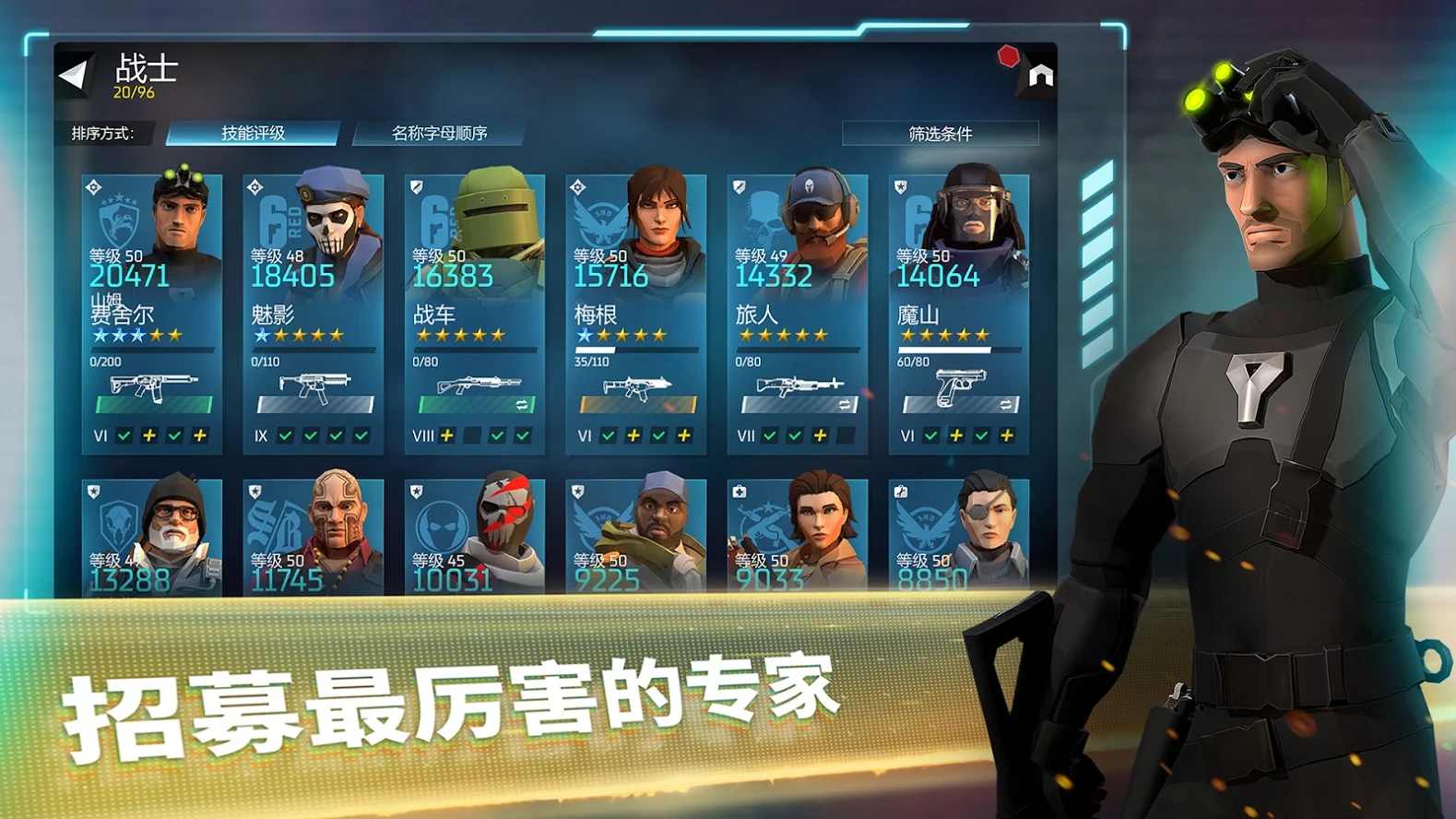
Task: Tap the red hexagon alert icon
Action: 1010,56
